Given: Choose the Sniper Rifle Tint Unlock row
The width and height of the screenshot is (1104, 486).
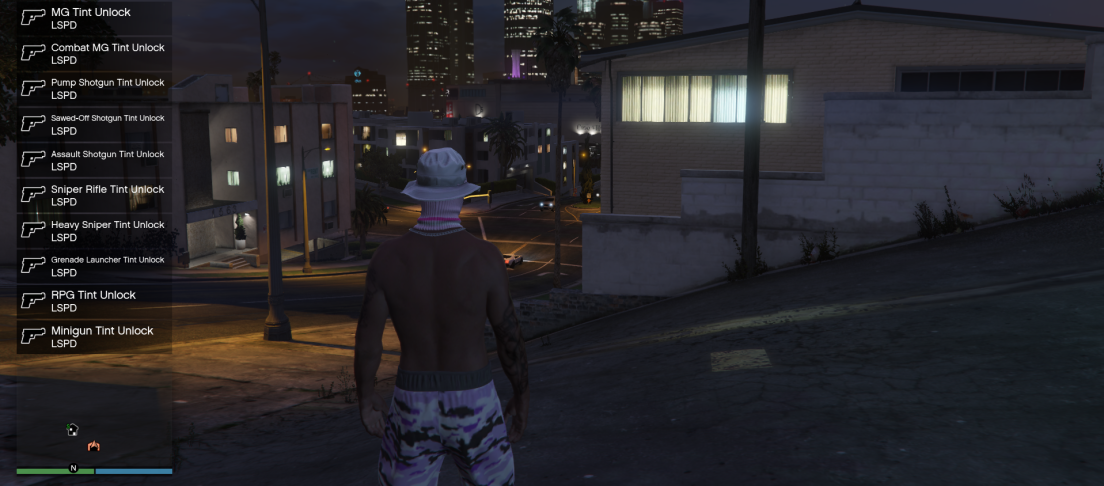Looking at the screenshot, I should pos(94,195).
